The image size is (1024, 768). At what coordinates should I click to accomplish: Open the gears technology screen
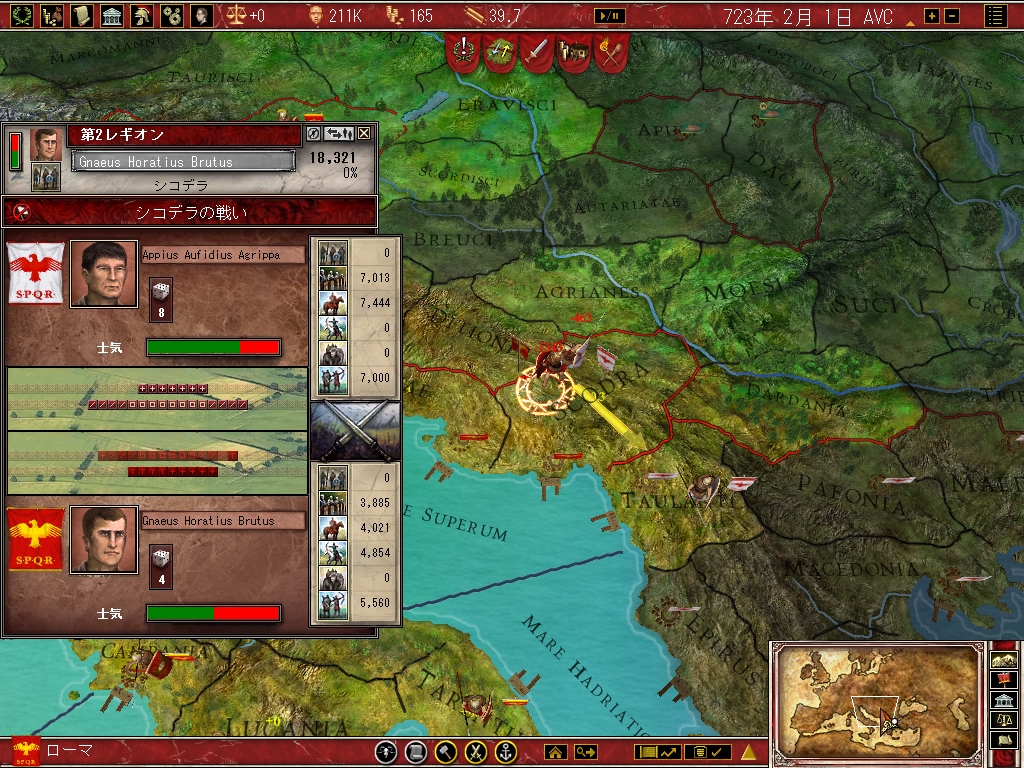pyautogui.click(x=172, y=15)
